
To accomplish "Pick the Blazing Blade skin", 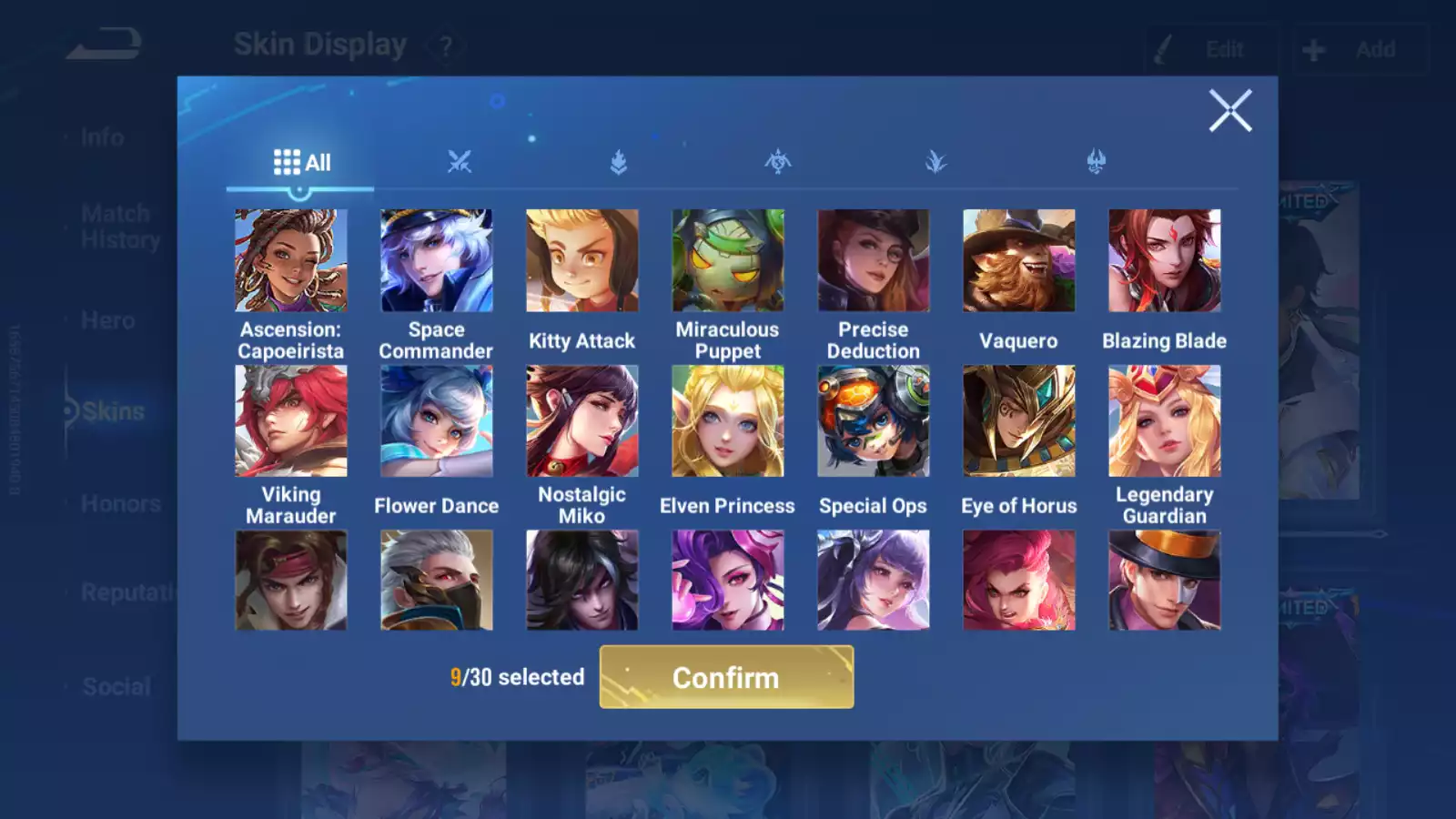I will (1165, 261).
